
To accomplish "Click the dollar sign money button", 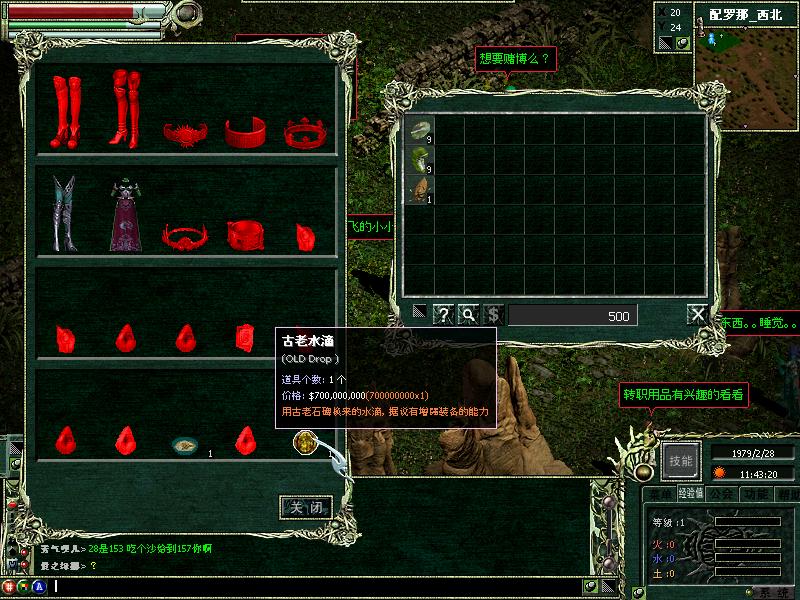I will [493, 315].
